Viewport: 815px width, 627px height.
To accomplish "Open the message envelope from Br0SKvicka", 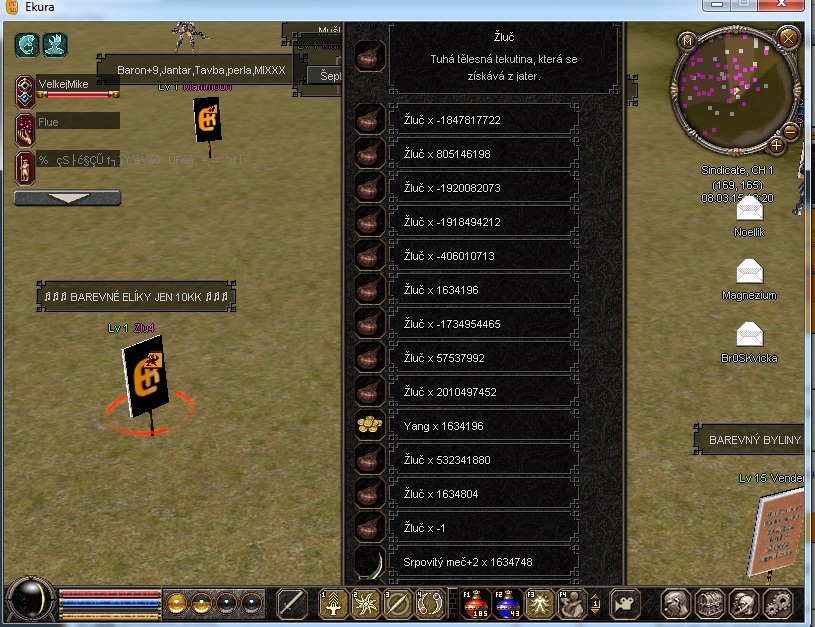I will [x=749, y=334].
